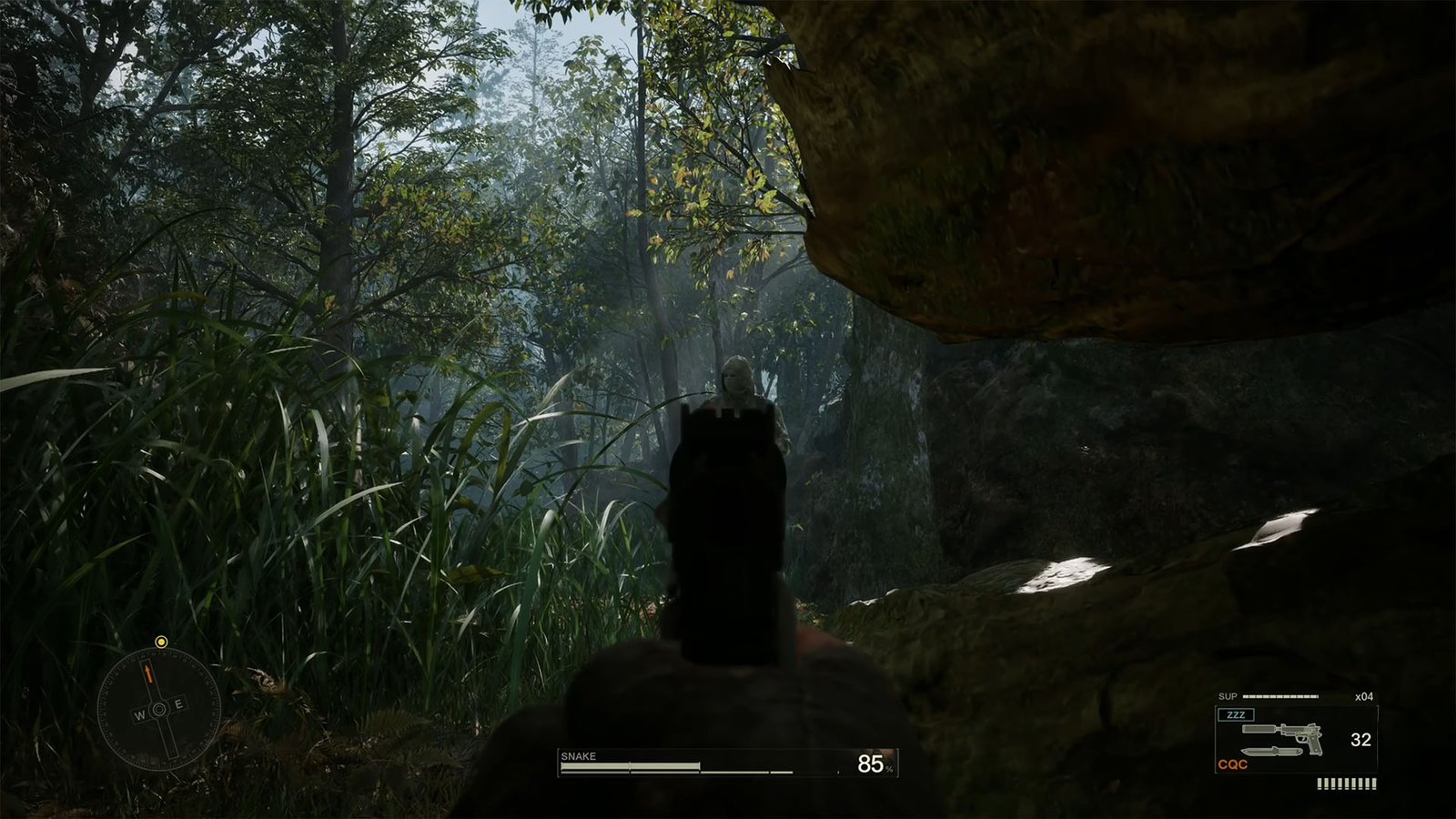The height and width of the screenshot is (819, 1456).
Task: Click the yellow marker above the compass
Action: (x=161, y=641)
